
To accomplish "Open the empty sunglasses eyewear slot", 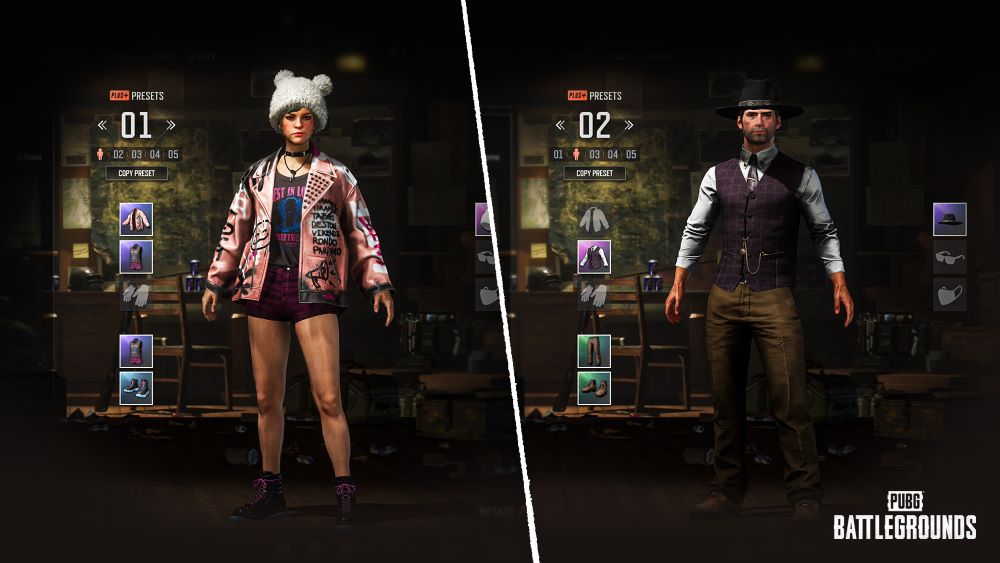I will point(949,256).
